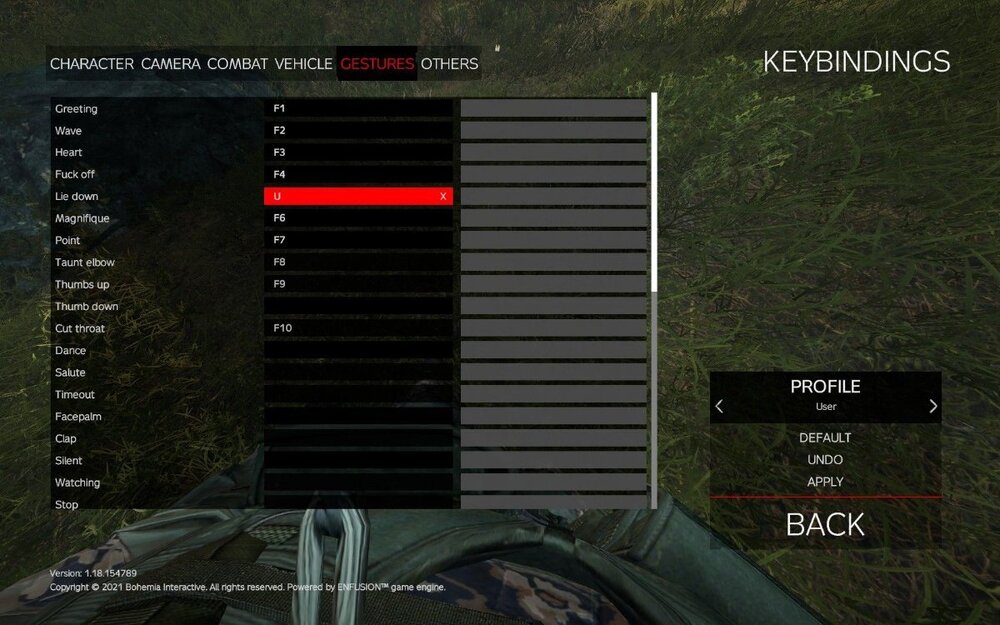Reset keybindings with Default
The width and height of the screenshot is (1000, 625).
[825, 438]
